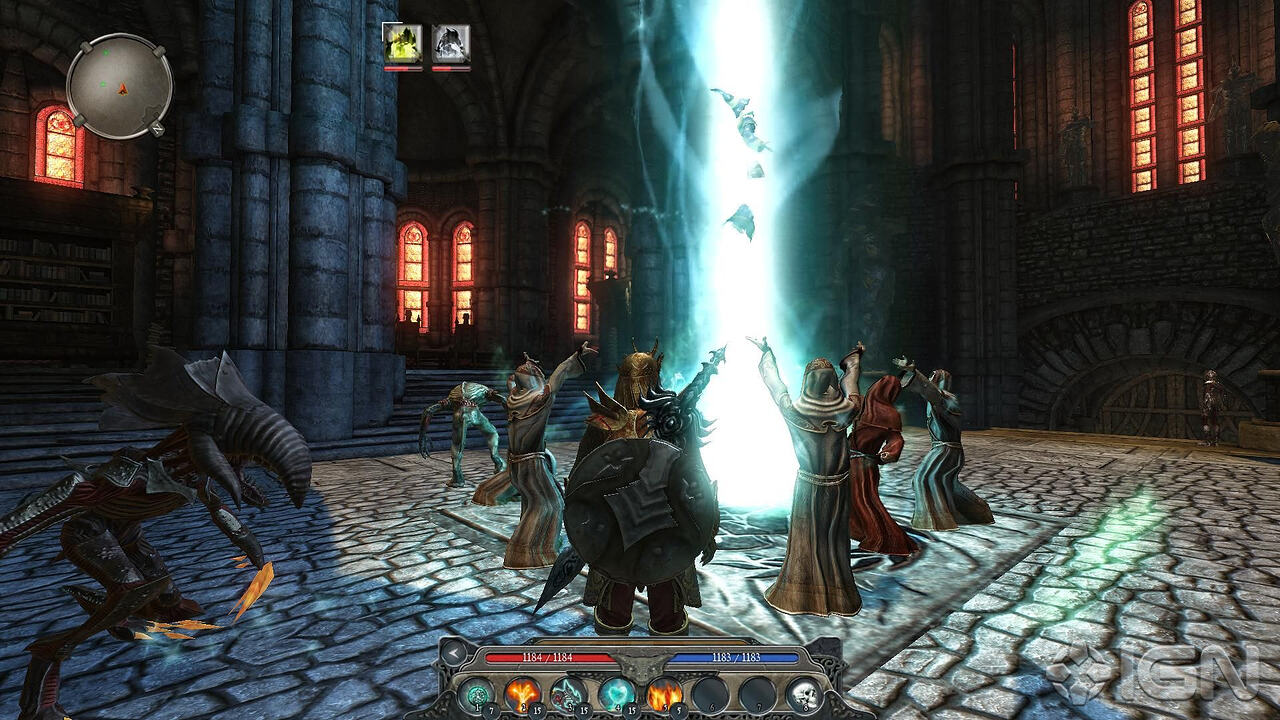Open the circular minimap
1280x720 pixels.
click(x=119, y=86)
